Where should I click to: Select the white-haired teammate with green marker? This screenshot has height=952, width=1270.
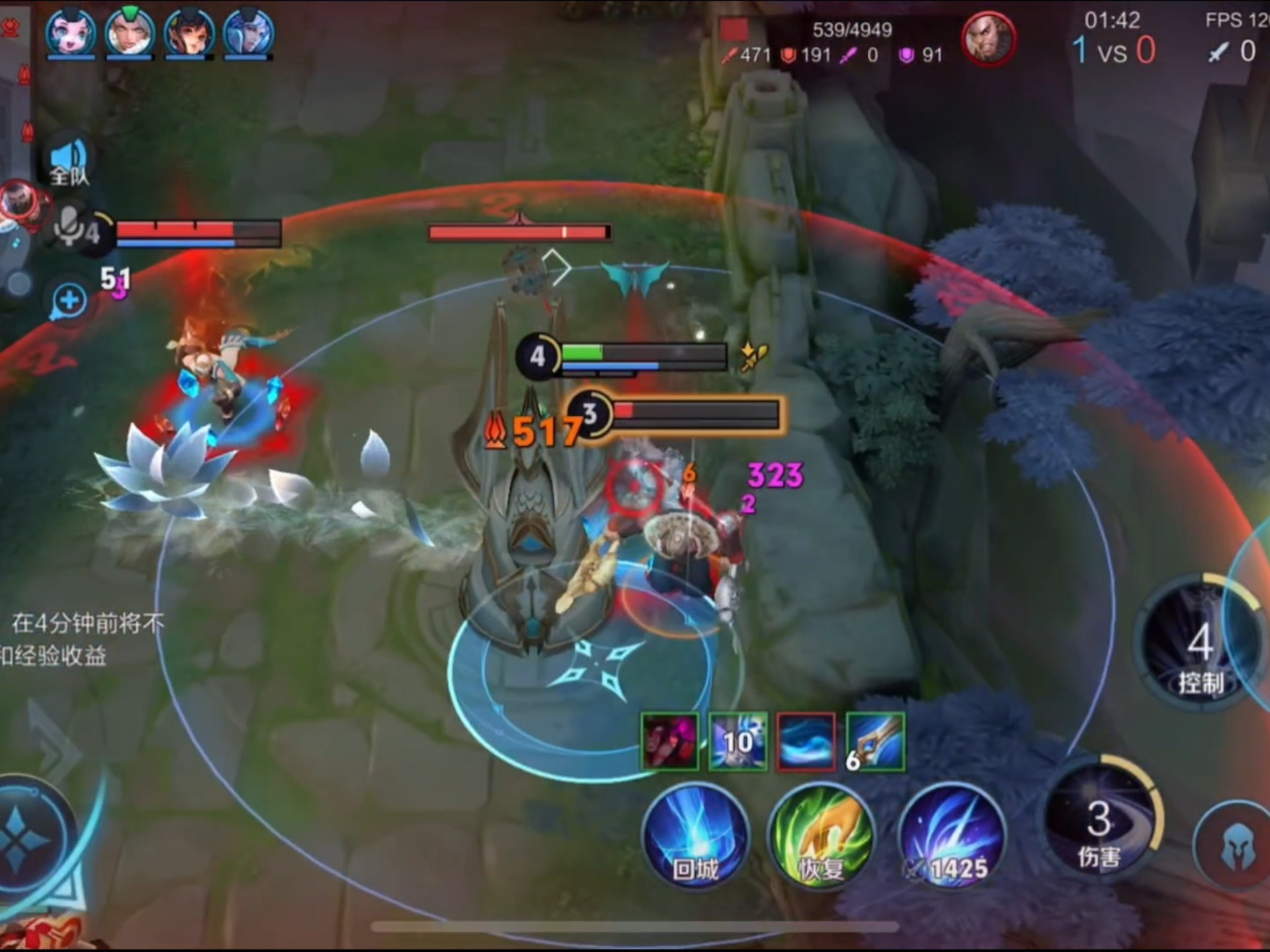point(130,32)
